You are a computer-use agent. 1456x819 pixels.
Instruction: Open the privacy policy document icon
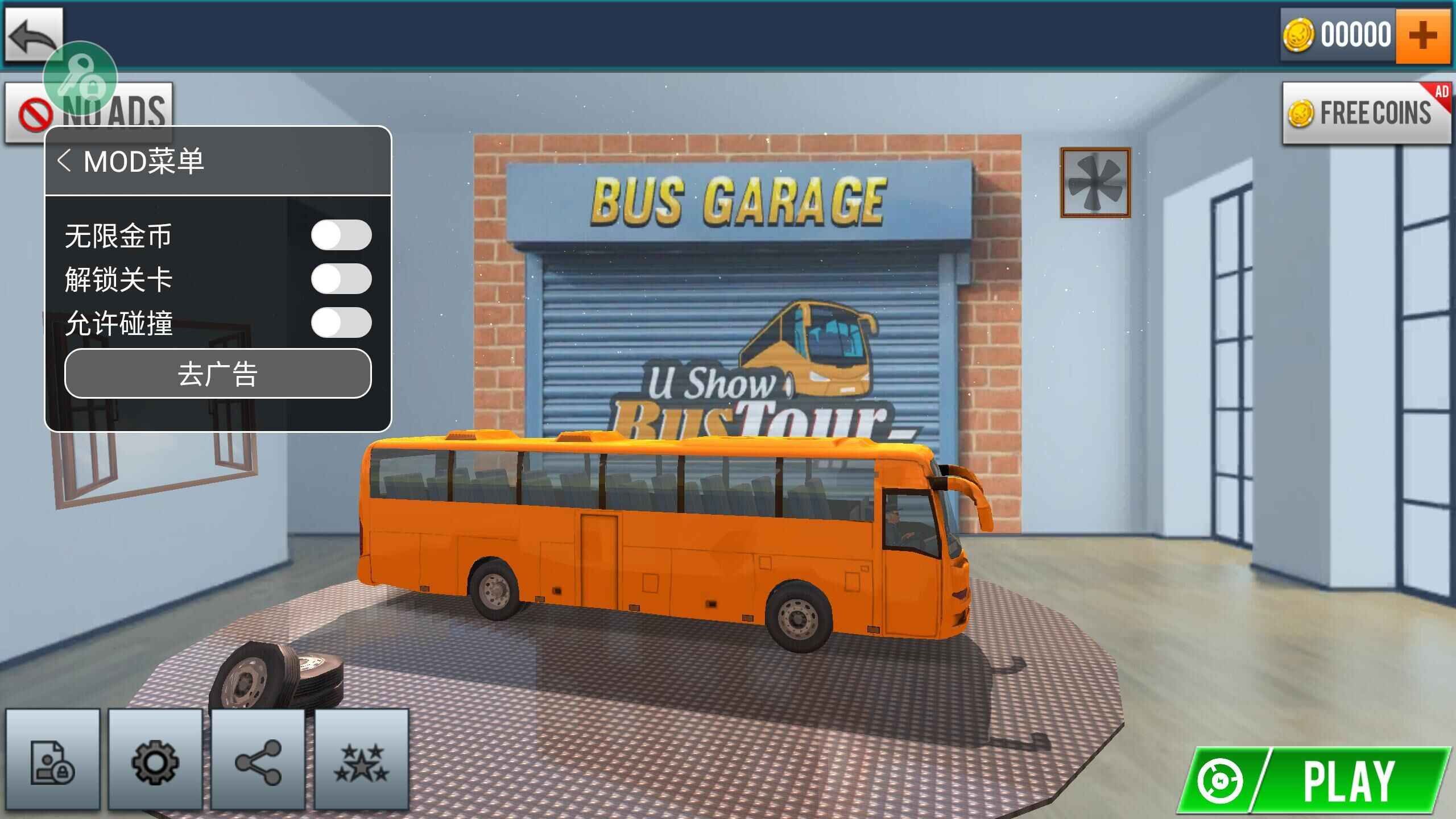[x=52, y=761]
